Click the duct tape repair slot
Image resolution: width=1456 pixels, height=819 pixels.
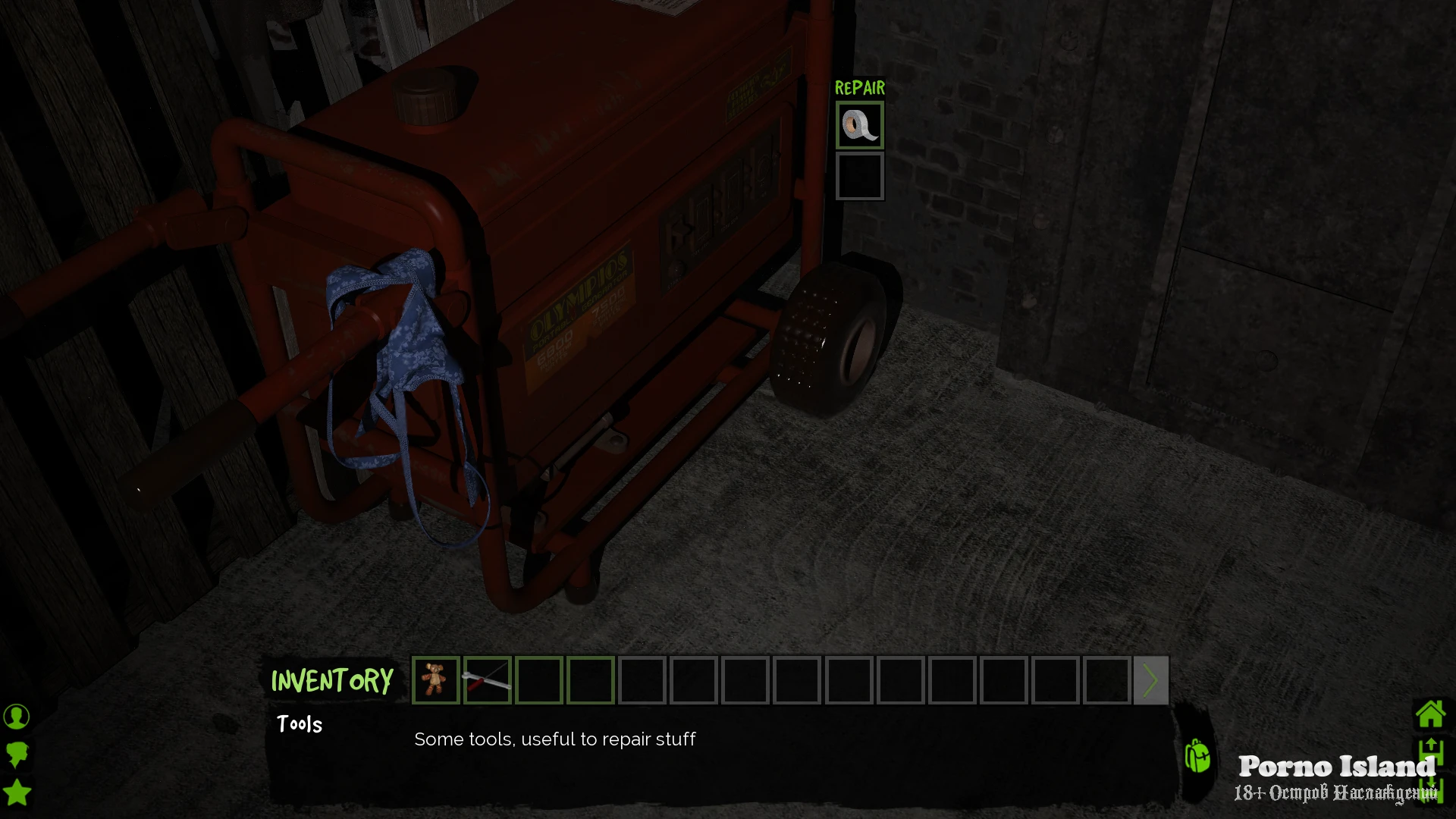[x=859, y=125]
